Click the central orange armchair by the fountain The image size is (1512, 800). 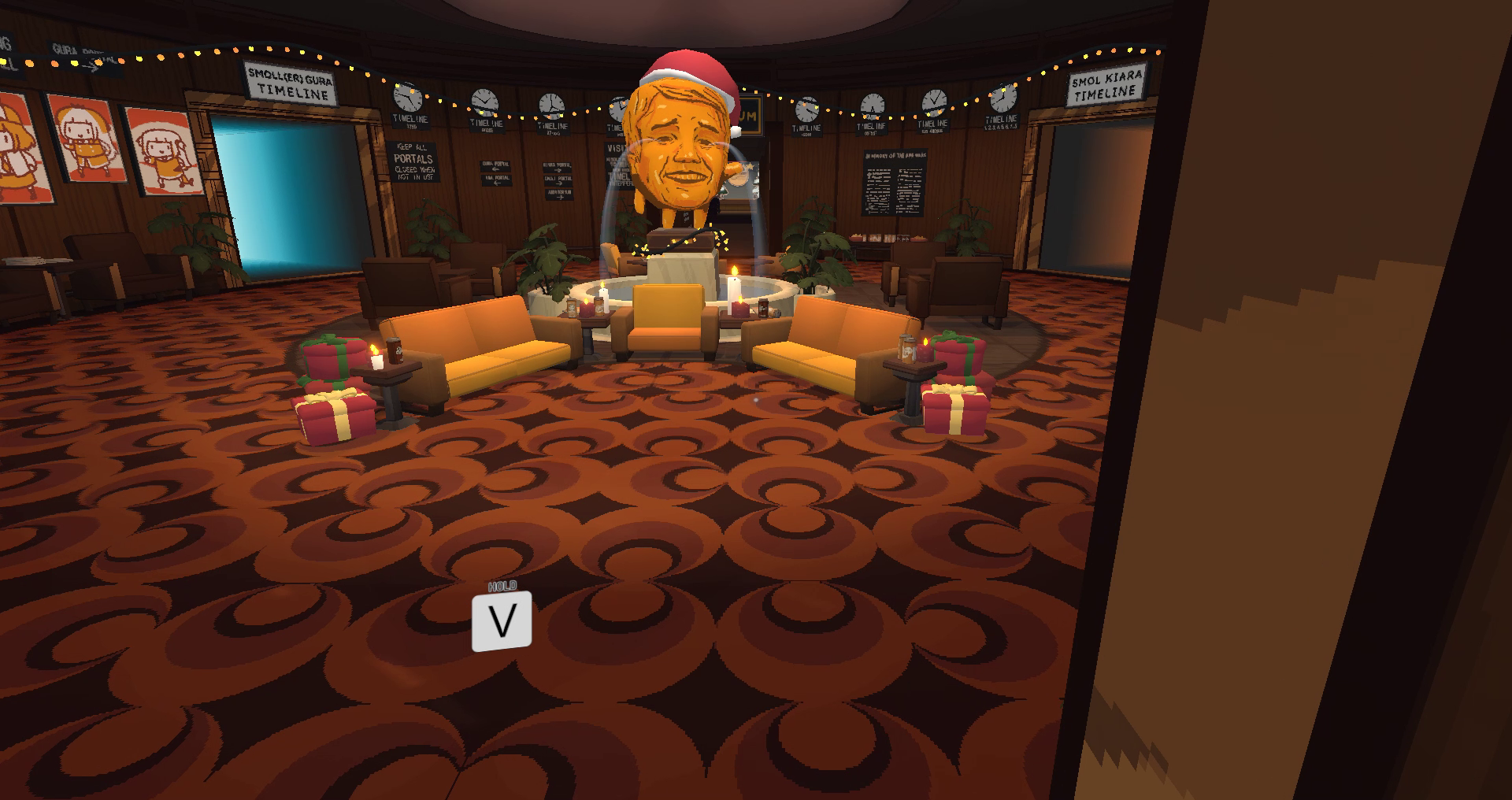[x=668, y=315]
